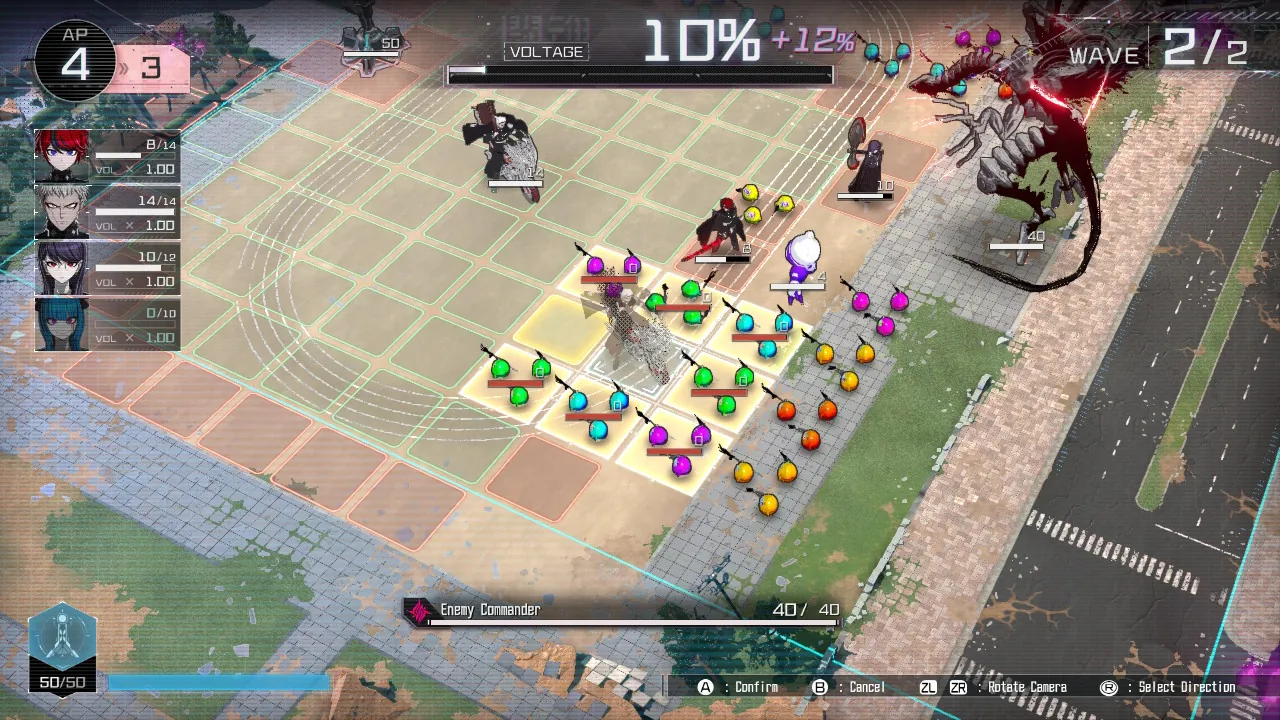Image resolution: width=1280 pixels, height=720 pixels.
Task: Select the Wave 2/2 indicator
Action: [x=1165, y=52]
